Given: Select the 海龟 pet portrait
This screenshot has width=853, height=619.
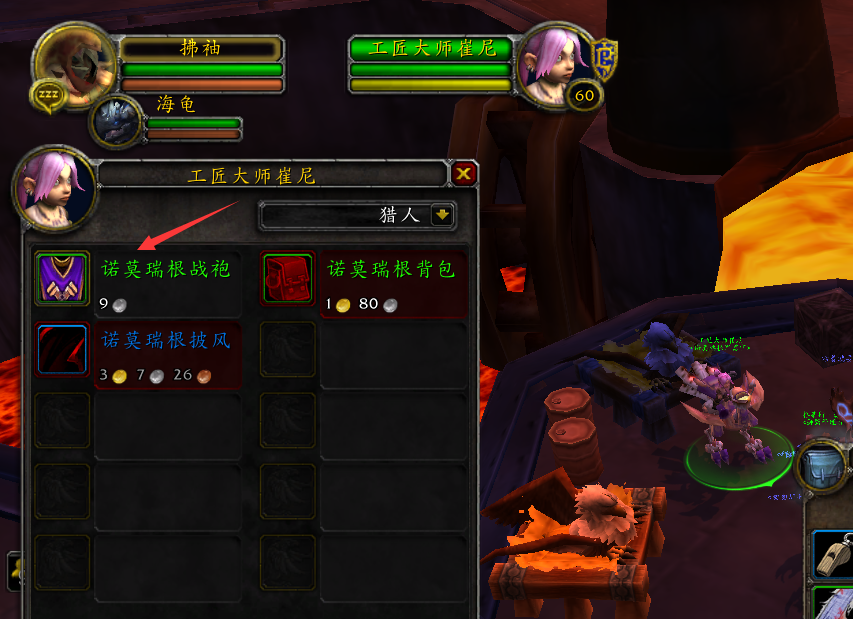Looking at the screenshot, I should tap(118, 121).
